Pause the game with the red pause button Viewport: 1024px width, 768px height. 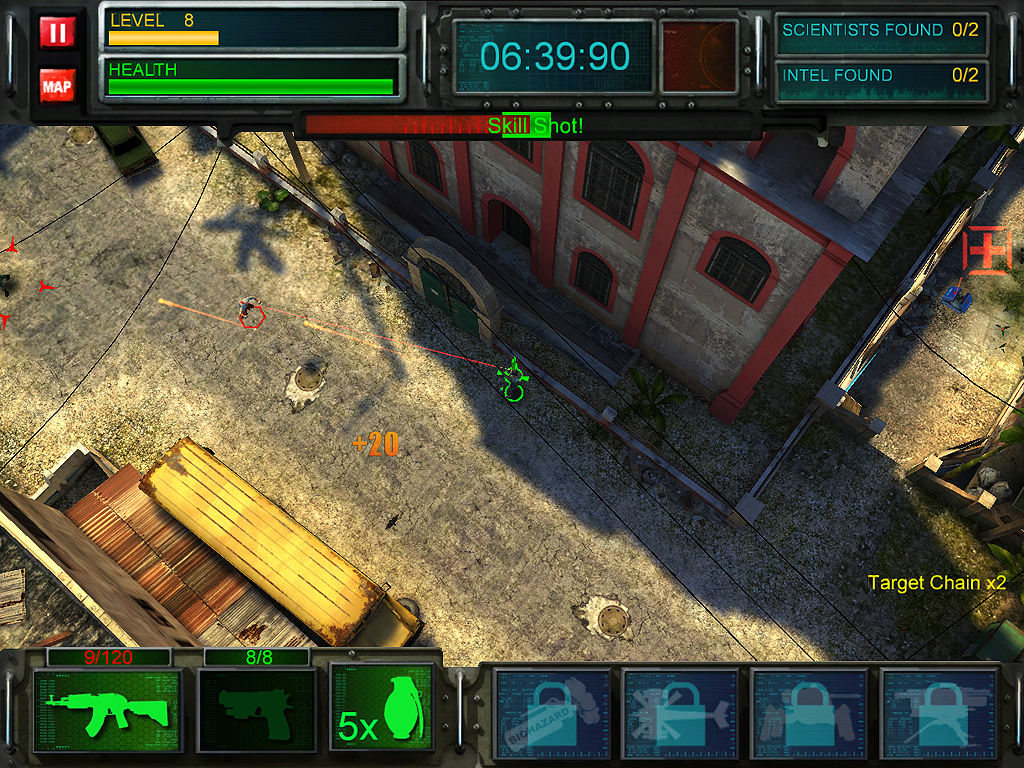coord(57,33)
